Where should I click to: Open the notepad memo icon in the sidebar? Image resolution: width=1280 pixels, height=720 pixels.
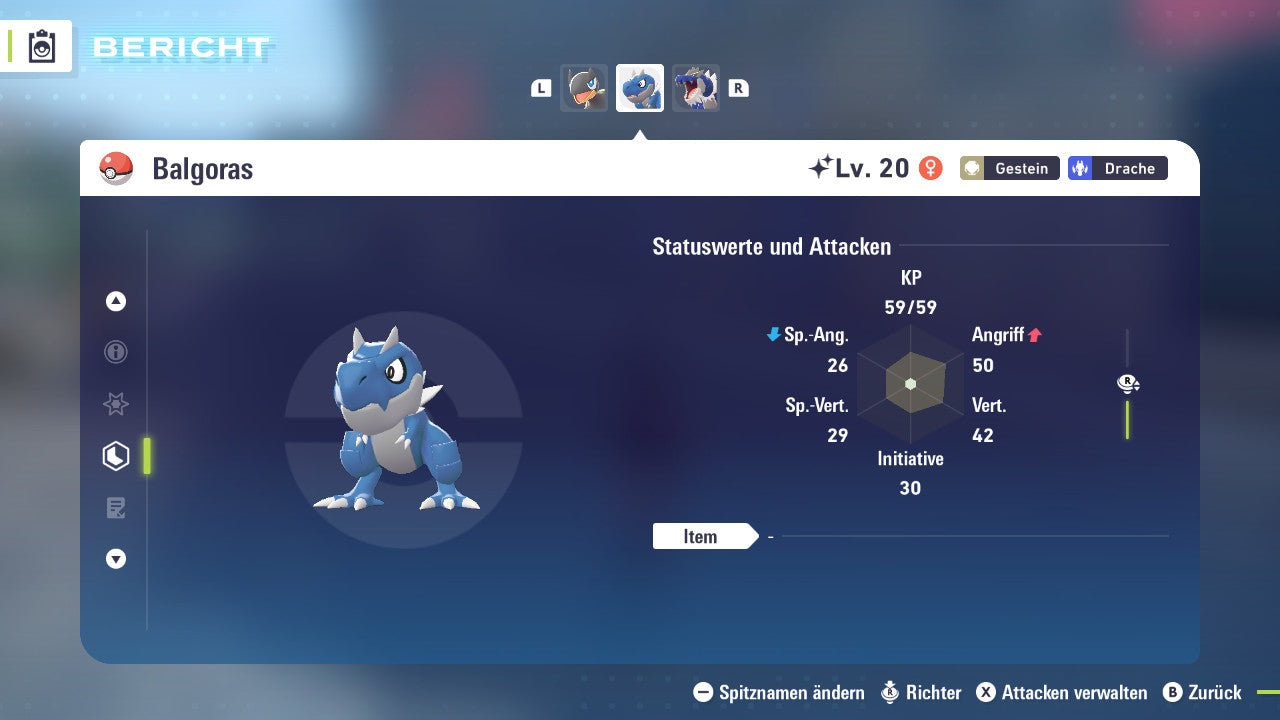(x=115, y=508)
